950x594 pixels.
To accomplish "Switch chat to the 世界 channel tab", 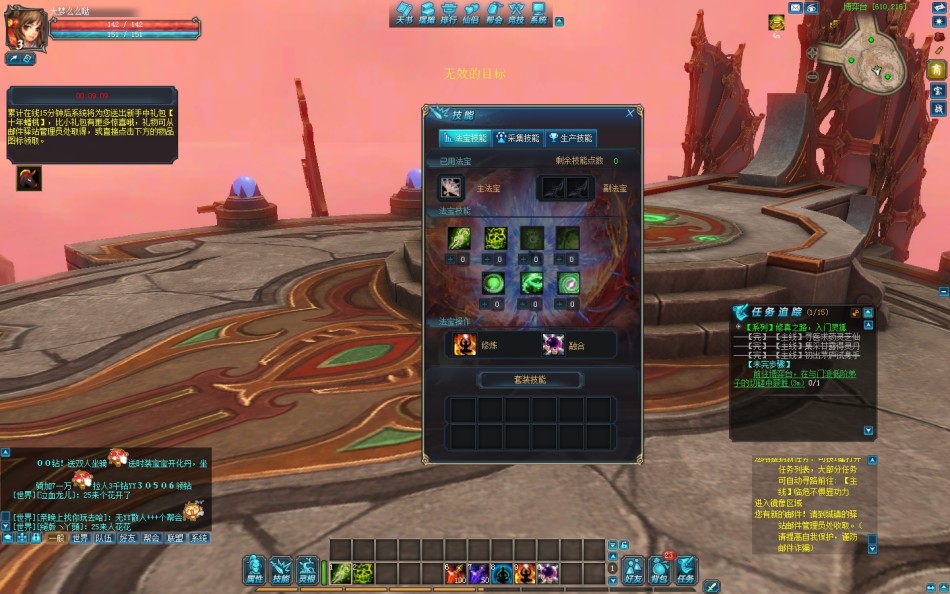I will click(80, 538).
